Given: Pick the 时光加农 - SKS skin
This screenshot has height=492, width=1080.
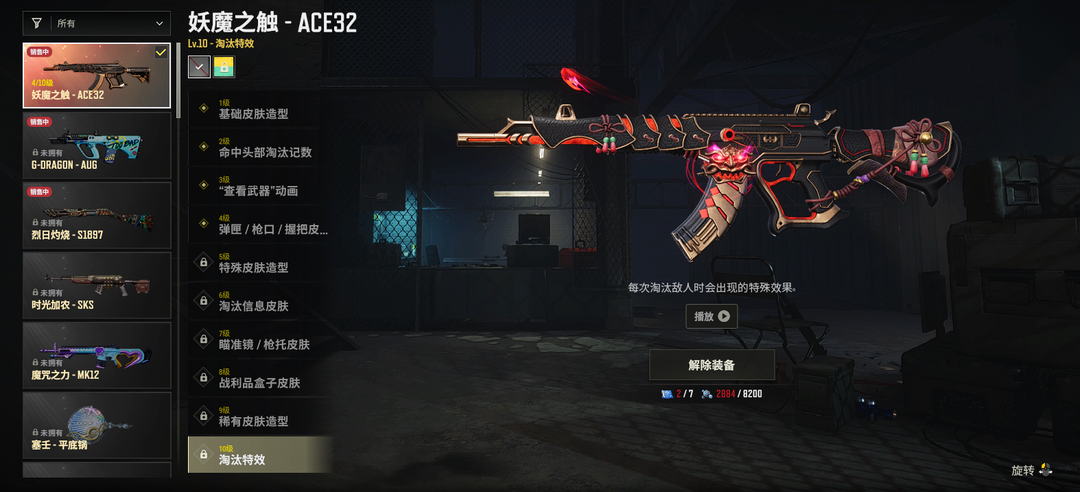Looking at the screenshot, I should pos(97,285).
